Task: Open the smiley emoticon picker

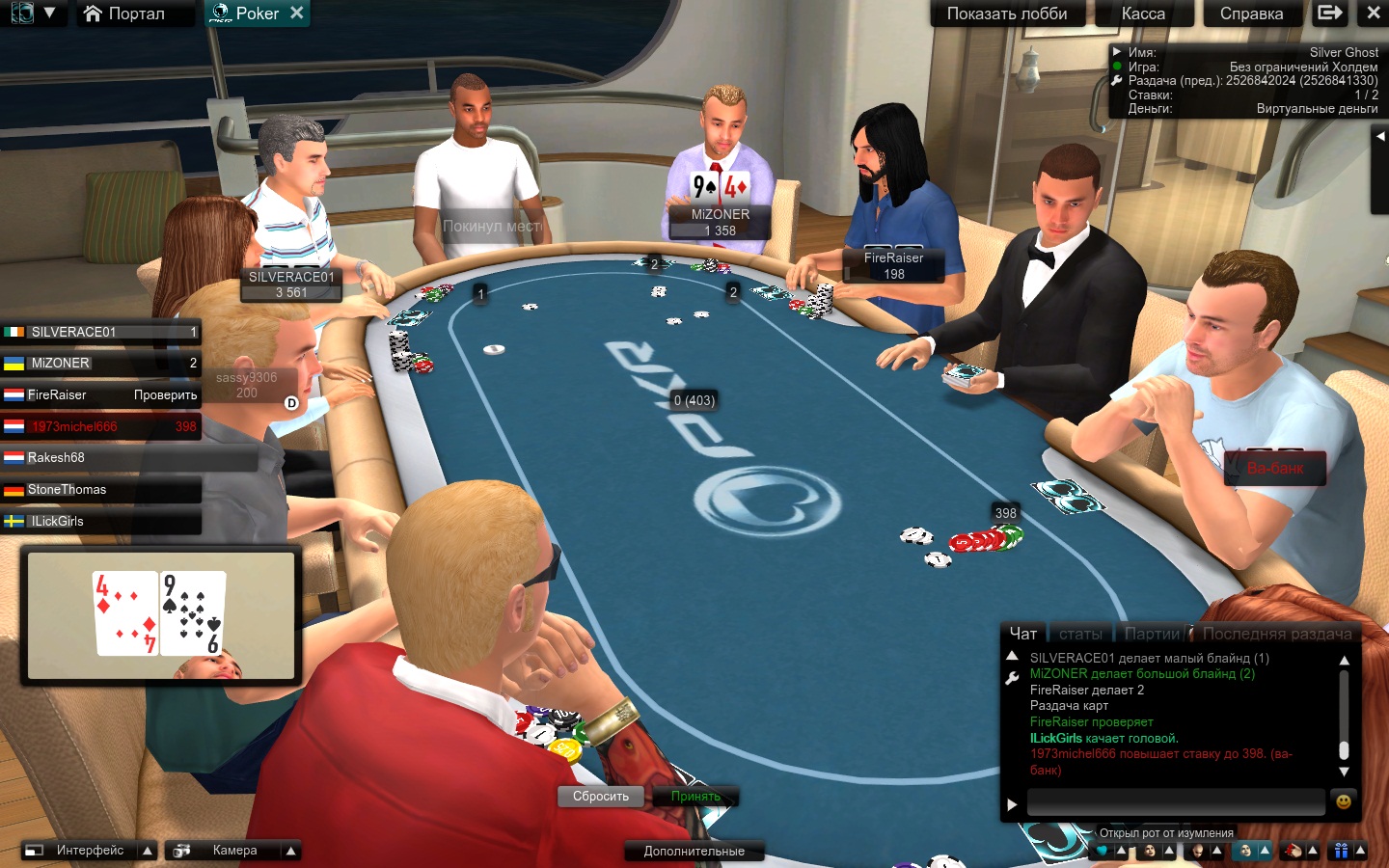Action: [x=1343, y=801]
